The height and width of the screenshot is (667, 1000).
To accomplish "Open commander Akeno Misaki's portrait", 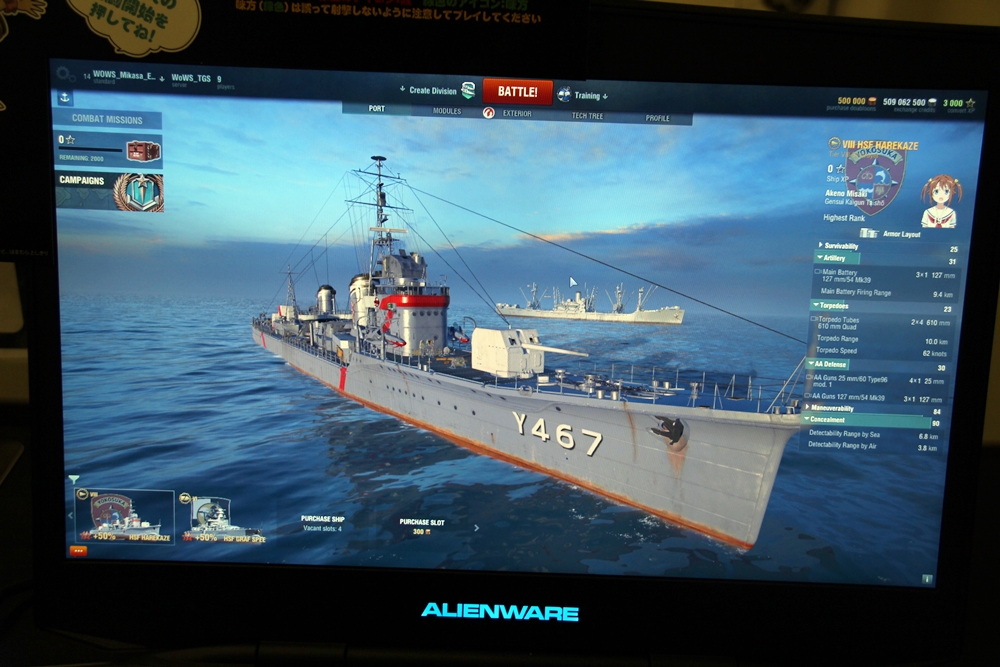I will 938,202.
